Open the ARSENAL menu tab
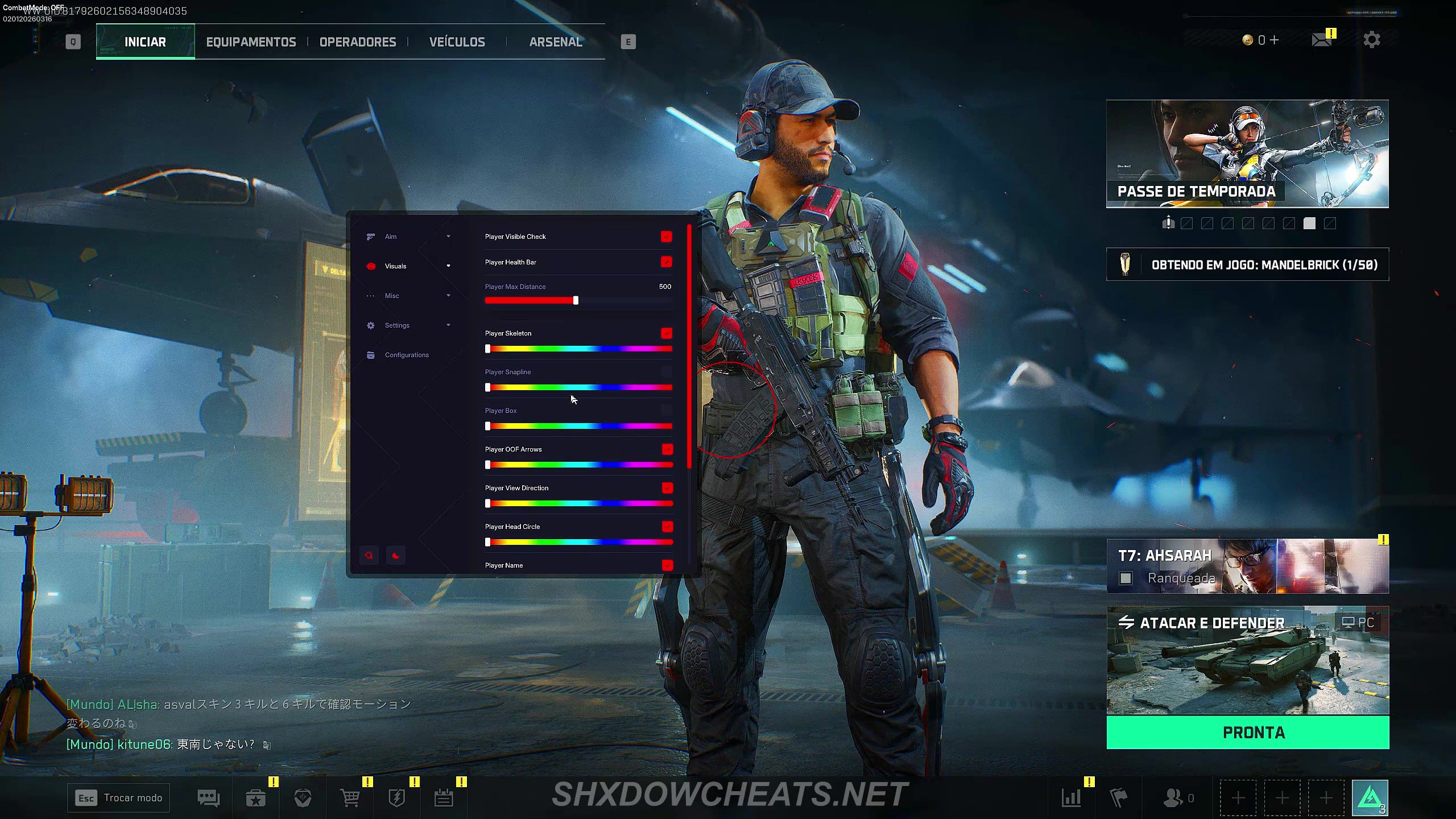 pos(556,41)
